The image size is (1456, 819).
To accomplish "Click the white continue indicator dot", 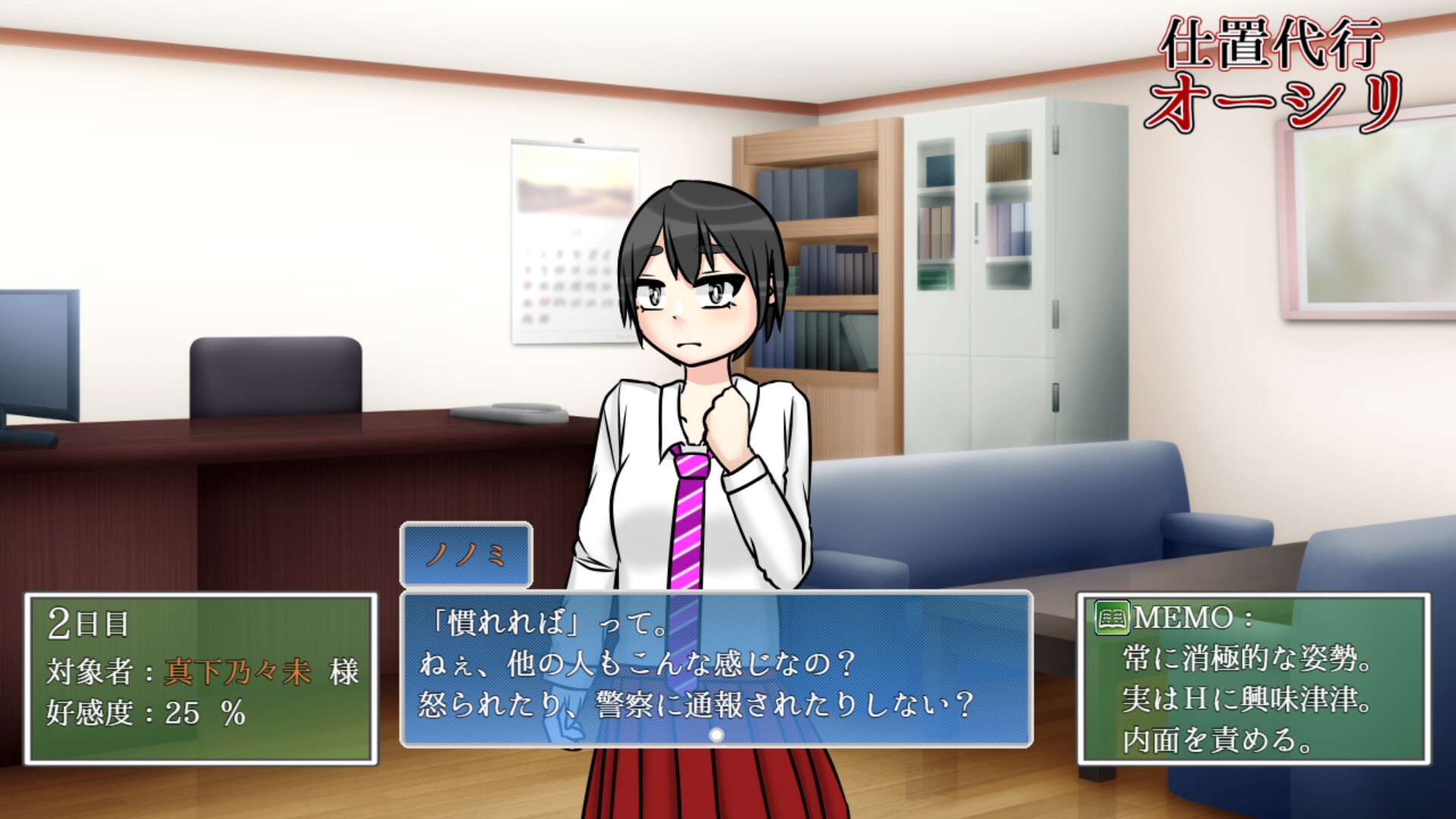I will pos(716,735).
